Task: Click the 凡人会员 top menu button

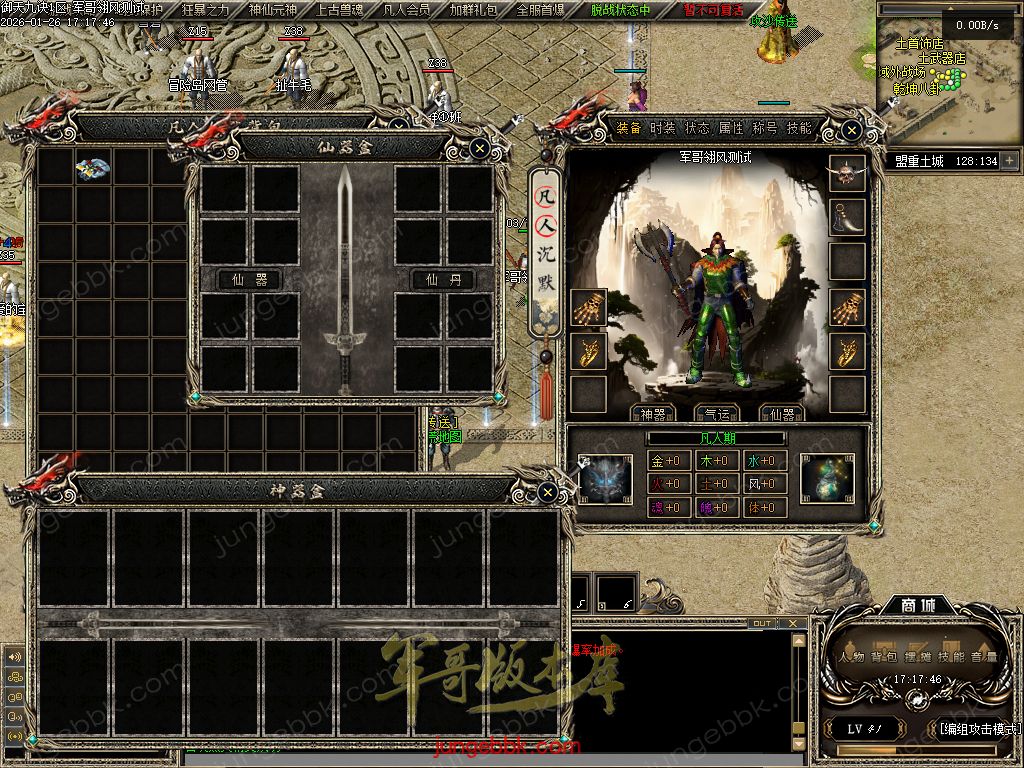Action: click(x=407, y=10)
